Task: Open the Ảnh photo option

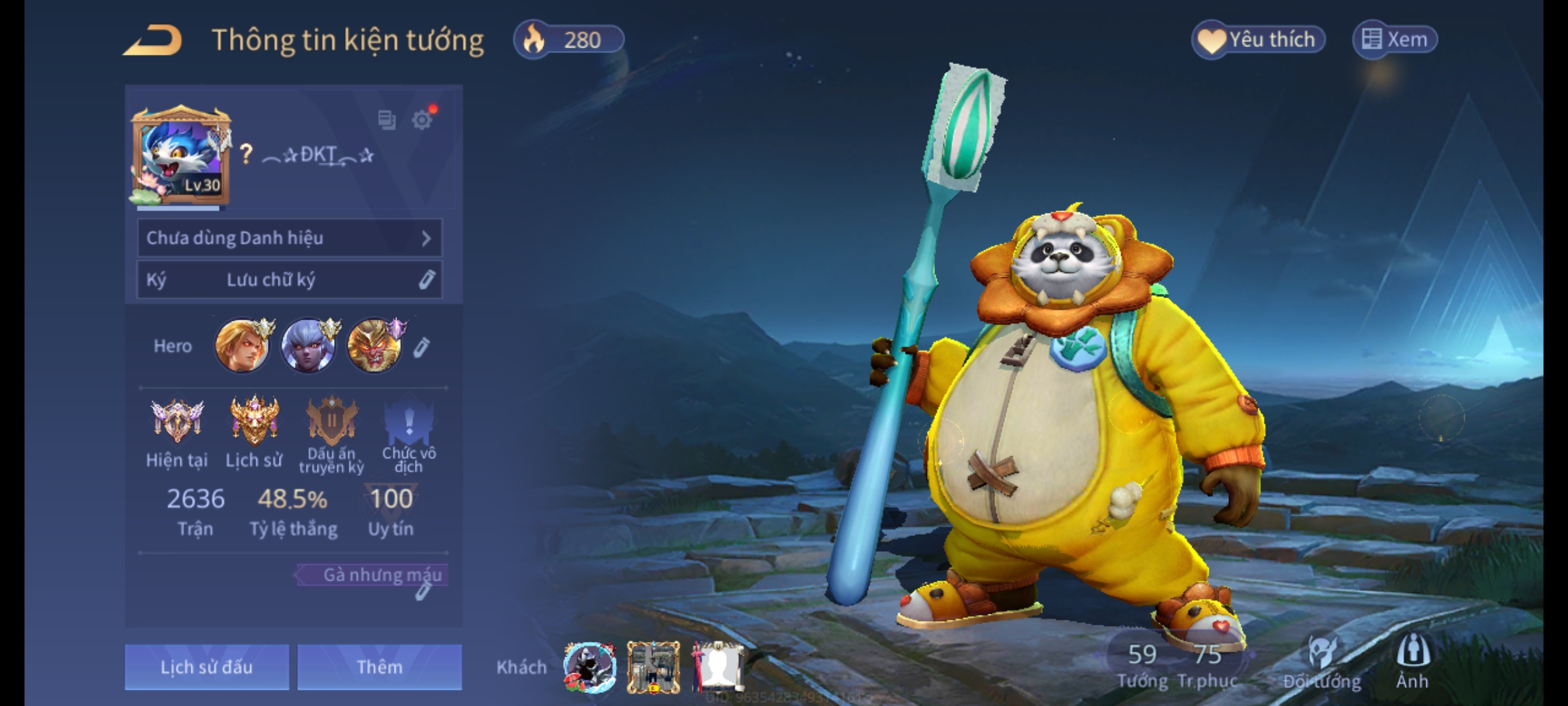Action: pyautogui.click(x=1413, y=662)
